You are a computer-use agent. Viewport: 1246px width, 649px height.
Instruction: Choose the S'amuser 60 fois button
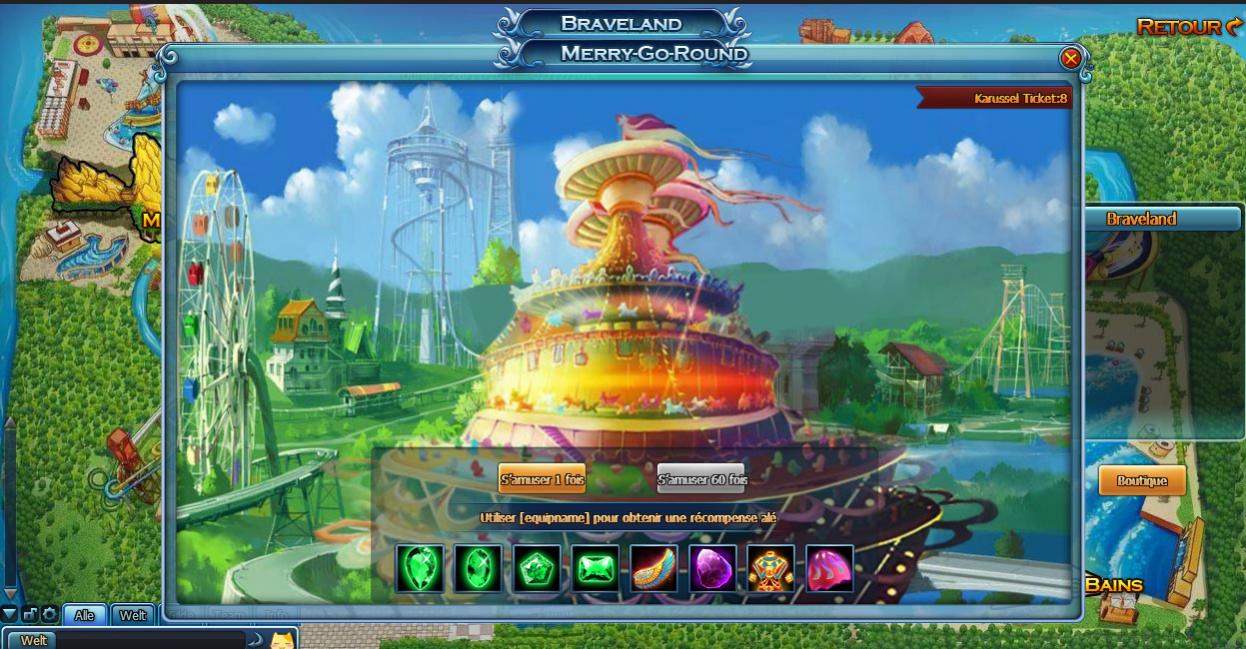tap(701, 480)
